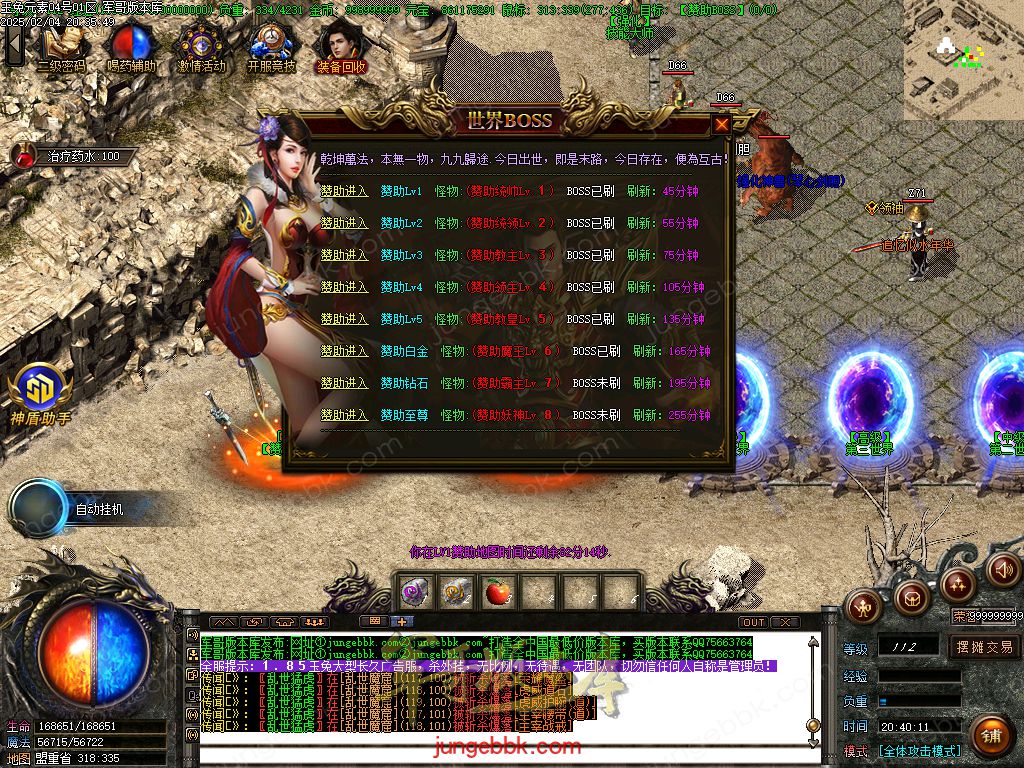The width and height of the screenshot is (1024, 768).
Task: Click the minimap
Action: coord(963,60)
